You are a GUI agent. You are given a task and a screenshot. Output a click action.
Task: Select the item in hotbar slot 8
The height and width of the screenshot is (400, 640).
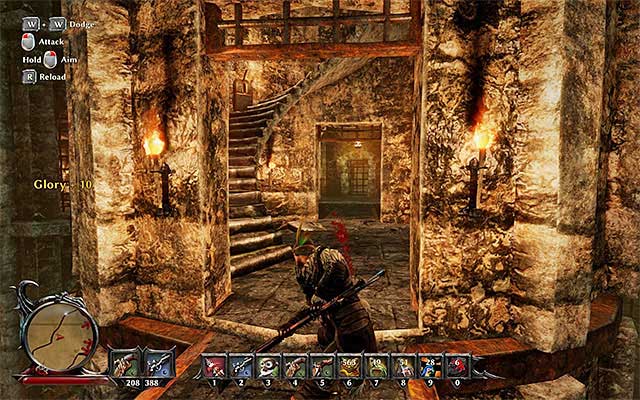(x=402, y=366)
